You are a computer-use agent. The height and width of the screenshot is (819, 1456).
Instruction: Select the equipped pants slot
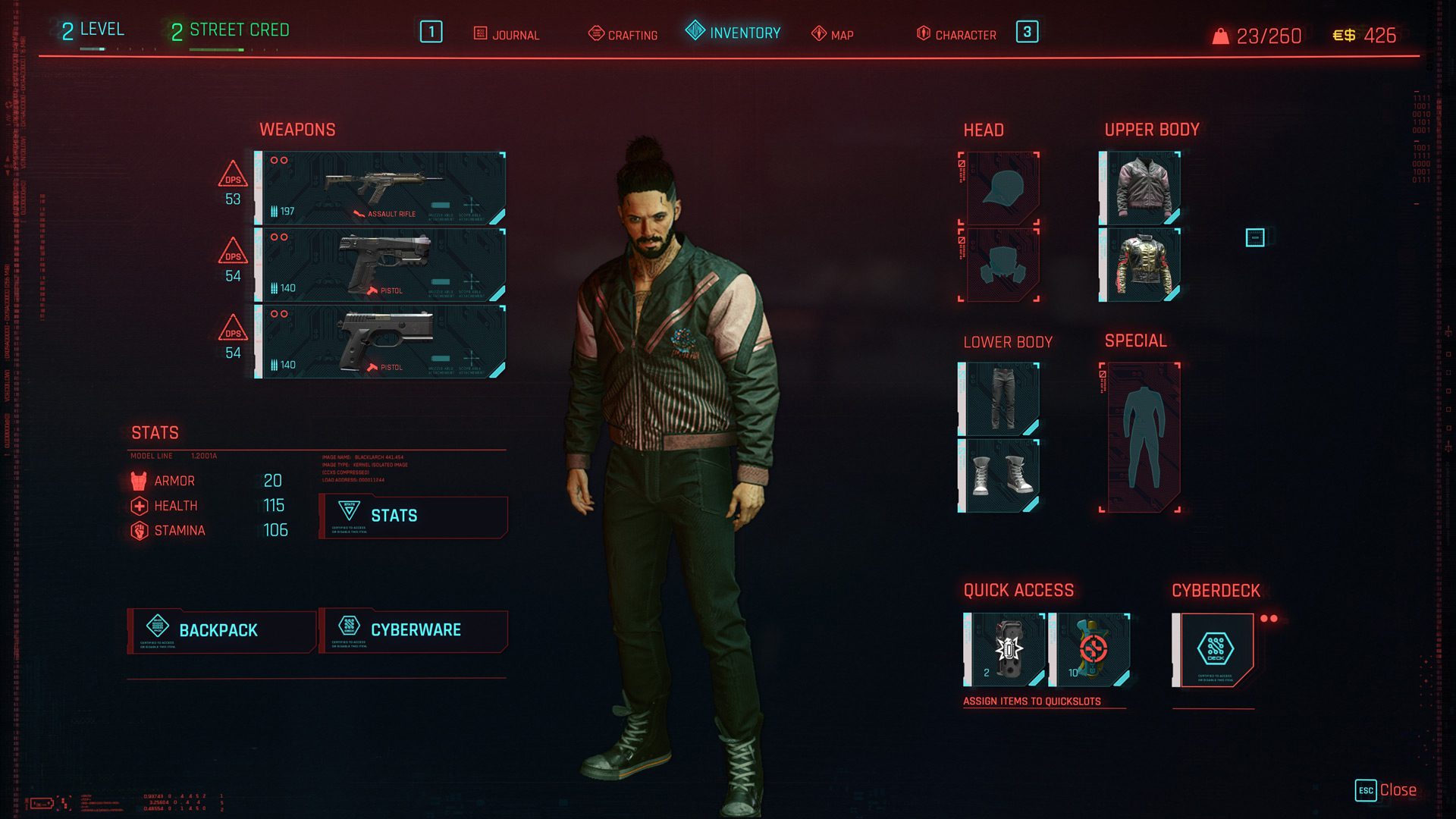999,399
